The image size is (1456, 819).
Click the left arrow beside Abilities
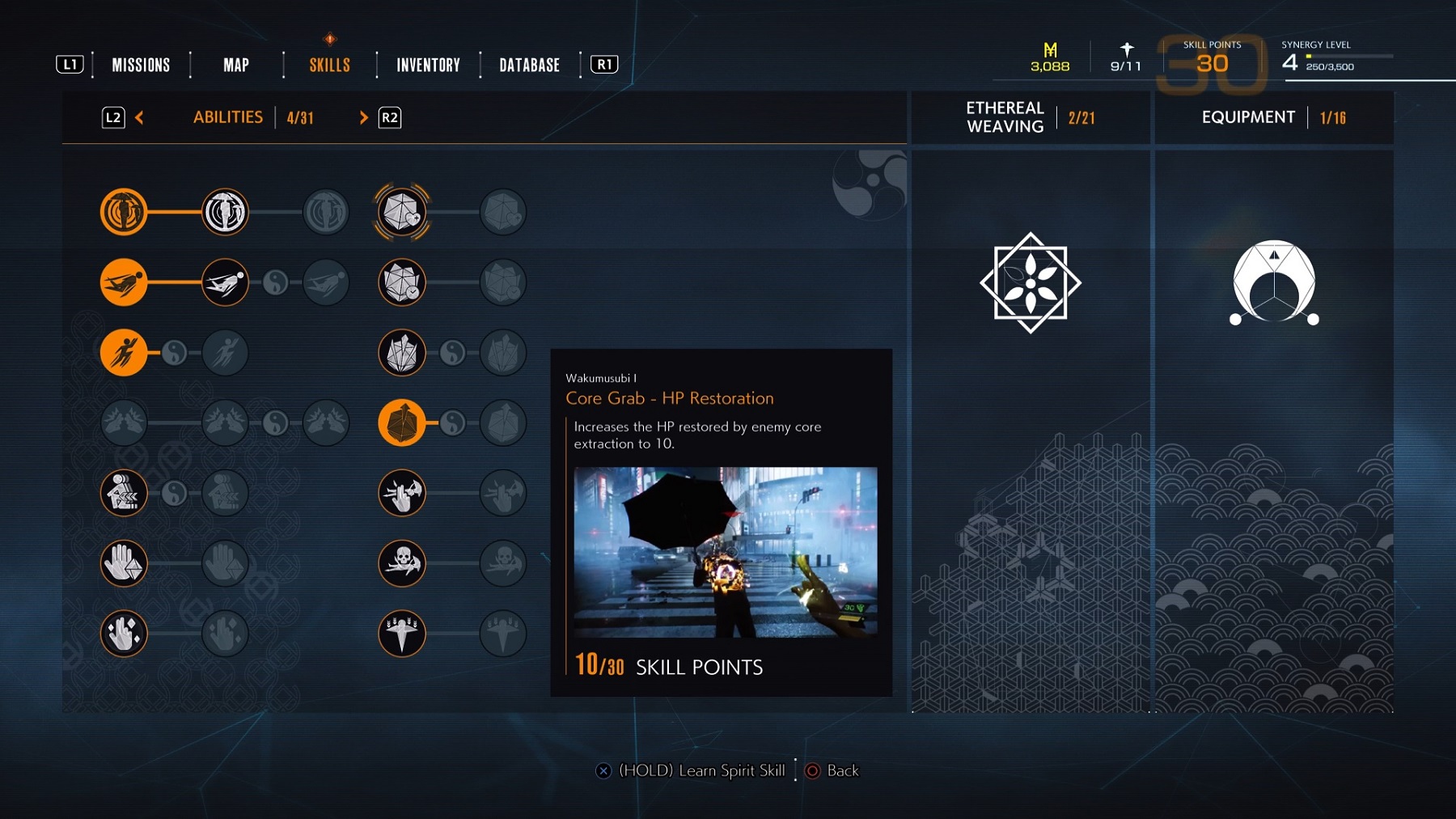pos(139,118)
